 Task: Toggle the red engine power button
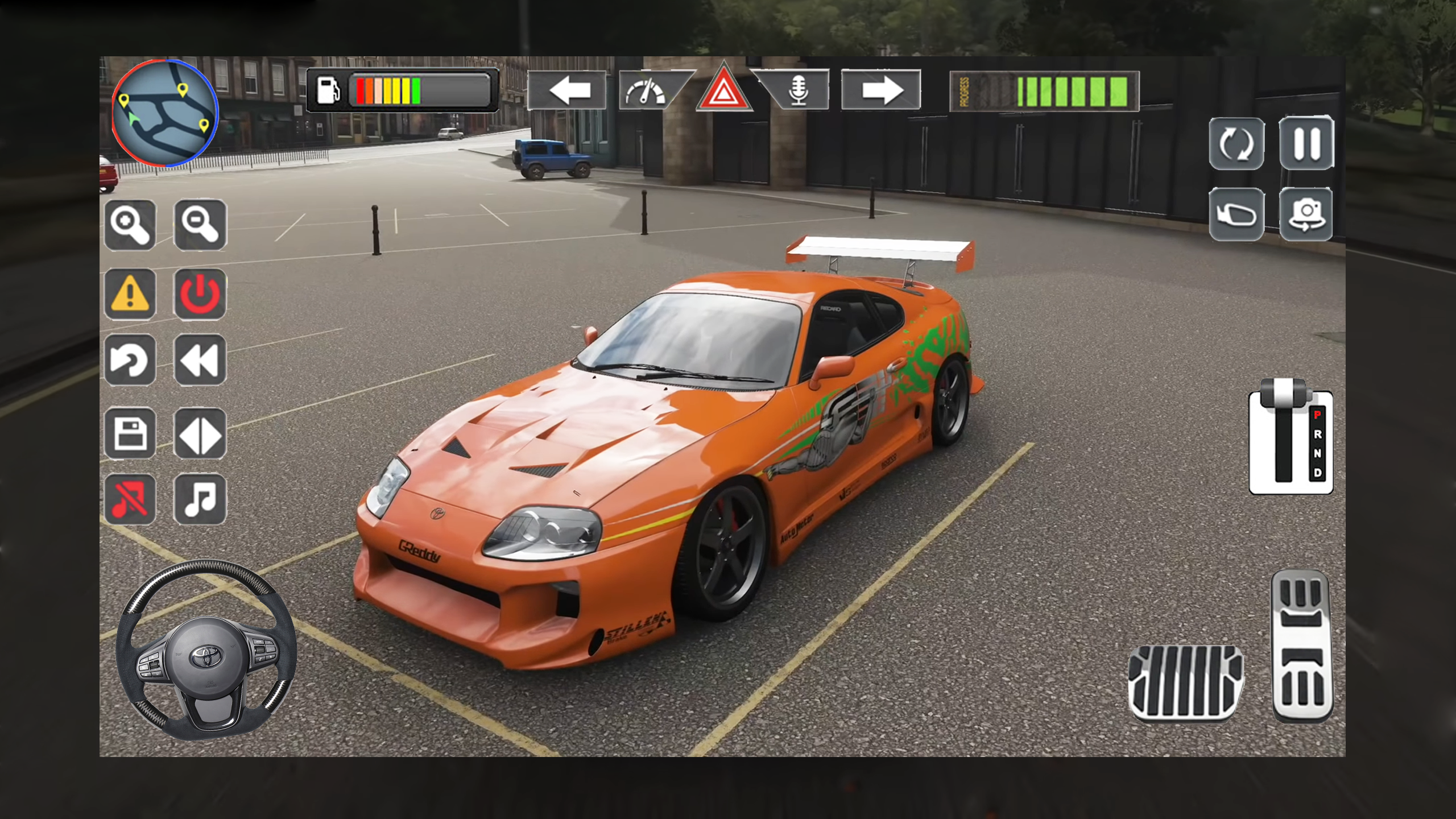coord(200,294)
